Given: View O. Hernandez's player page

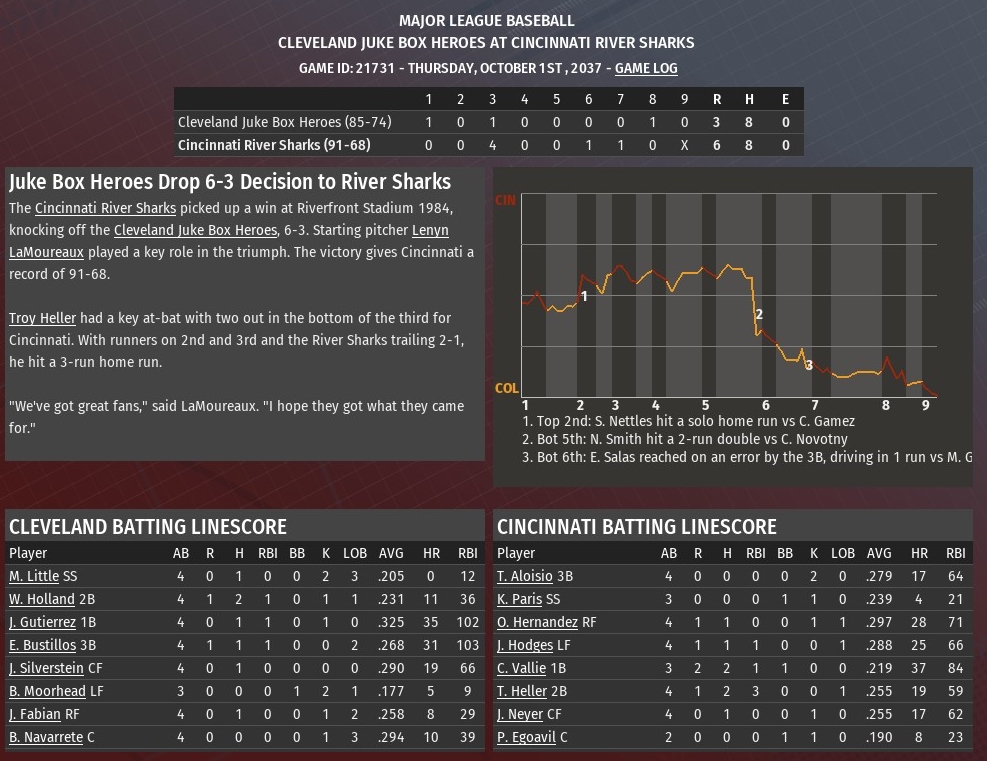Looking at the screenshot, I should [536, 622].
